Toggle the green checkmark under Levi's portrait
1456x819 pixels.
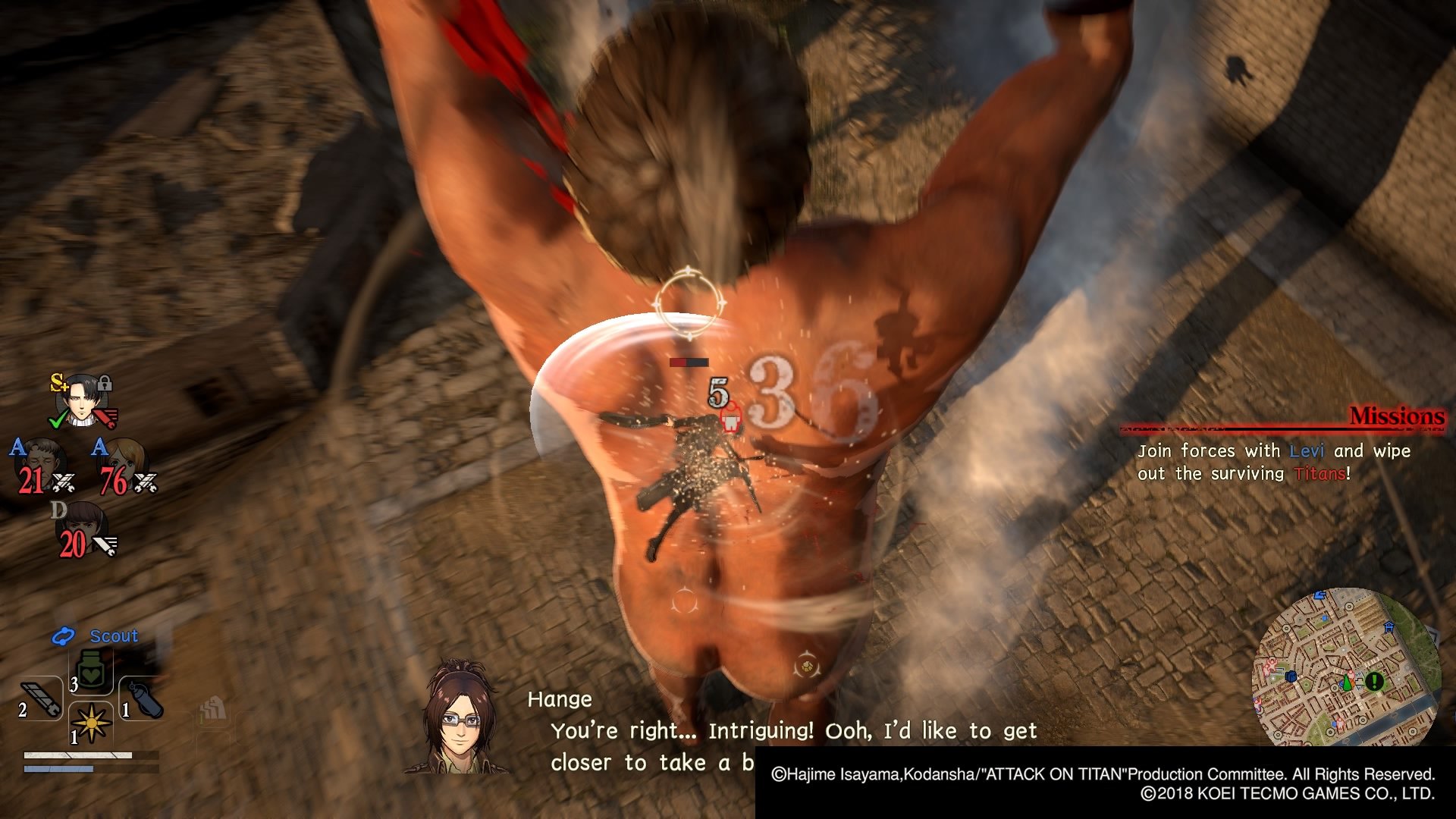point(56,420)
